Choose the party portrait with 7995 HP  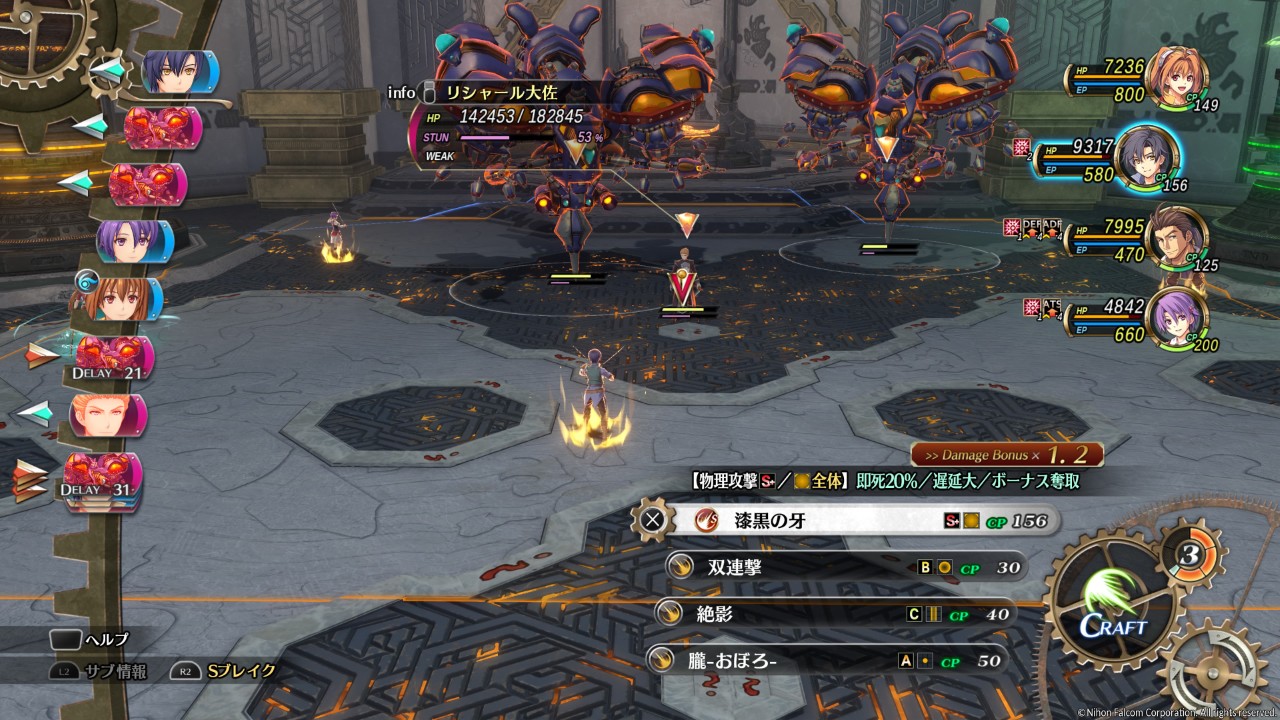[x=1176, y=238]
